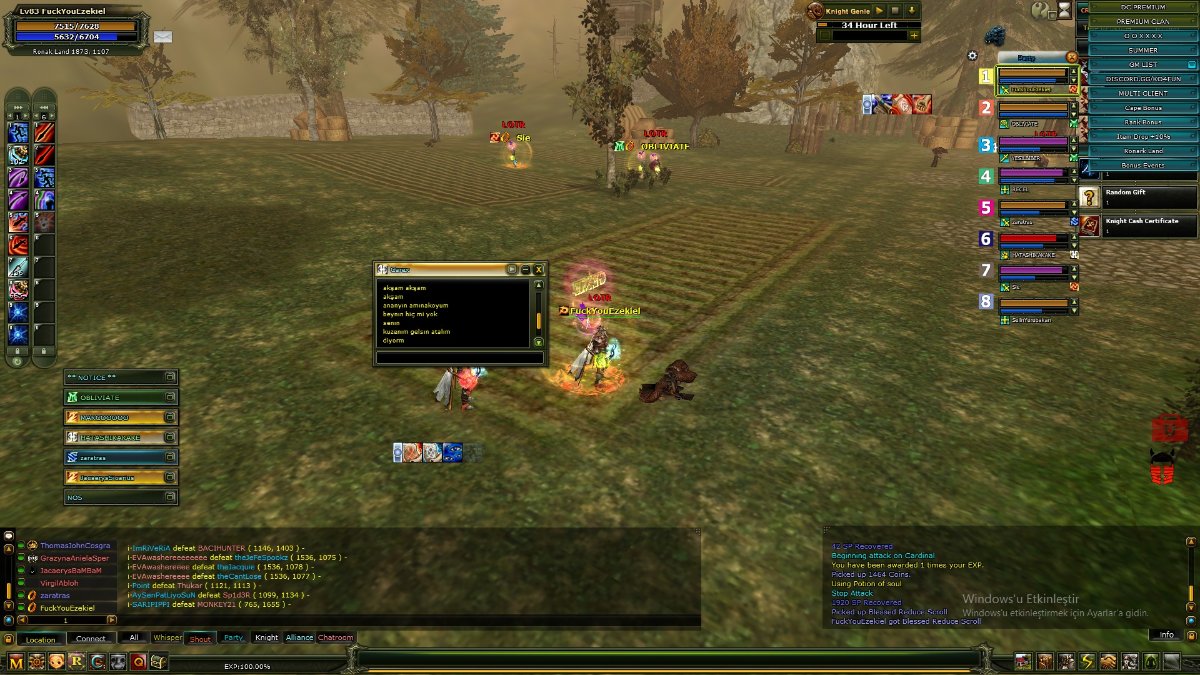1200x675 pixels.
Task: Switch to the Shout chat tab
Action: tap(199, 638)
